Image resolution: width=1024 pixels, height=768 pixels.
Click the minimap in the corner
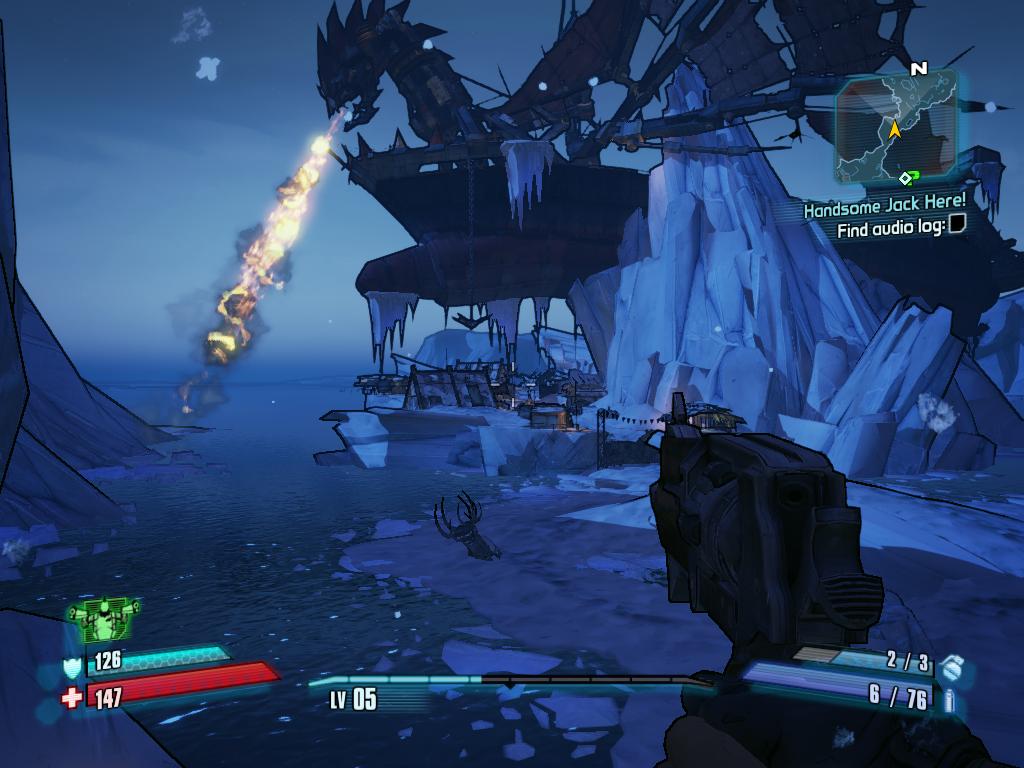tap(896, 128)
